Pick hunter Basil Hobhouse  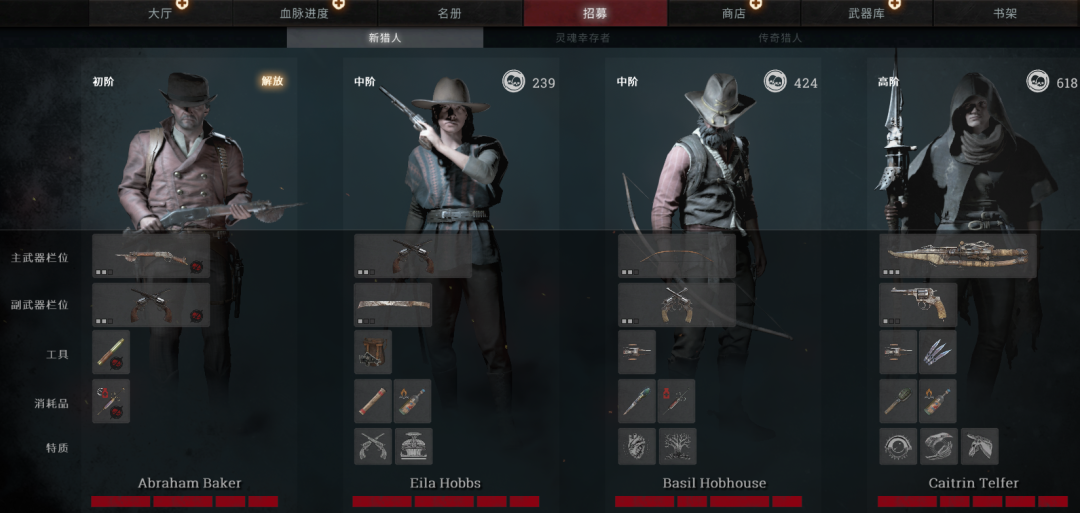714,483
